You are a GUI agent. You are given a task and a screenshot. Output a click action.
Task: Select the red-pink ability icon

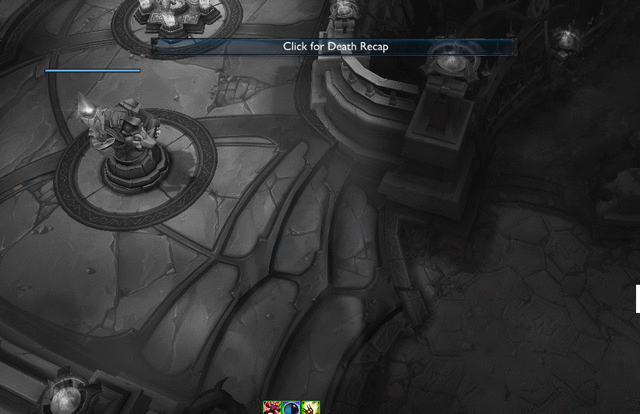point(271,408)
